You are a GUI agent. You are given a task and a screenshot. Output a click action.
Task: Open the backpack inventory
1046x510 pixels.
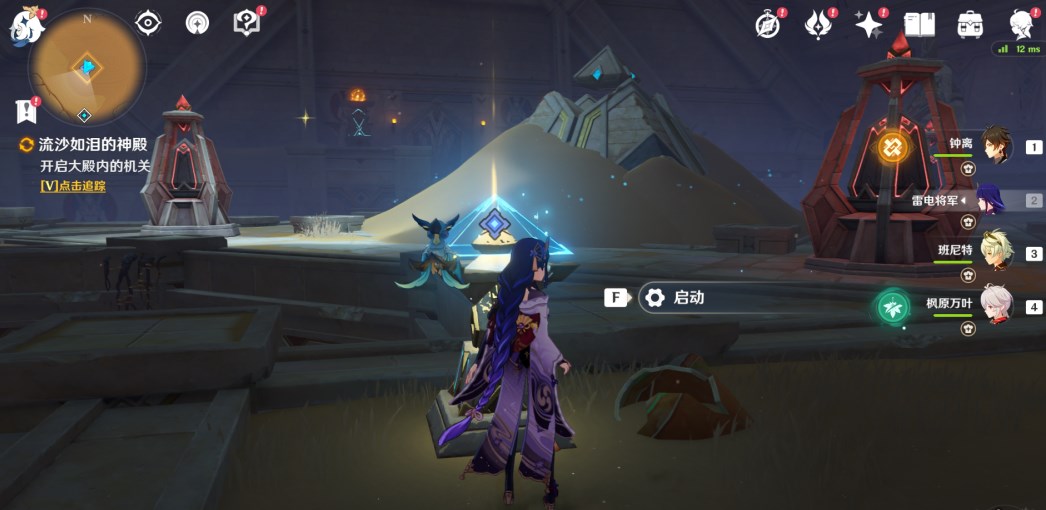coord(969,25)
